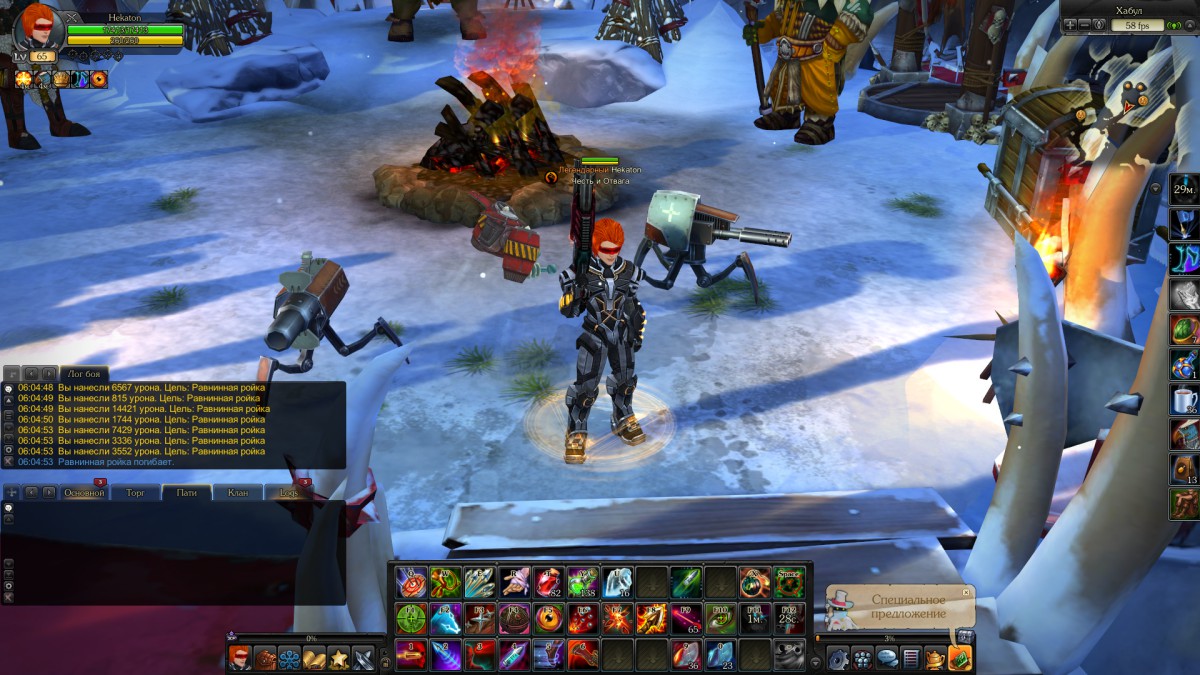Click the minimap zoom-in plus button
This screenshot has width=1200, height=675.
tap(1071, 24)
